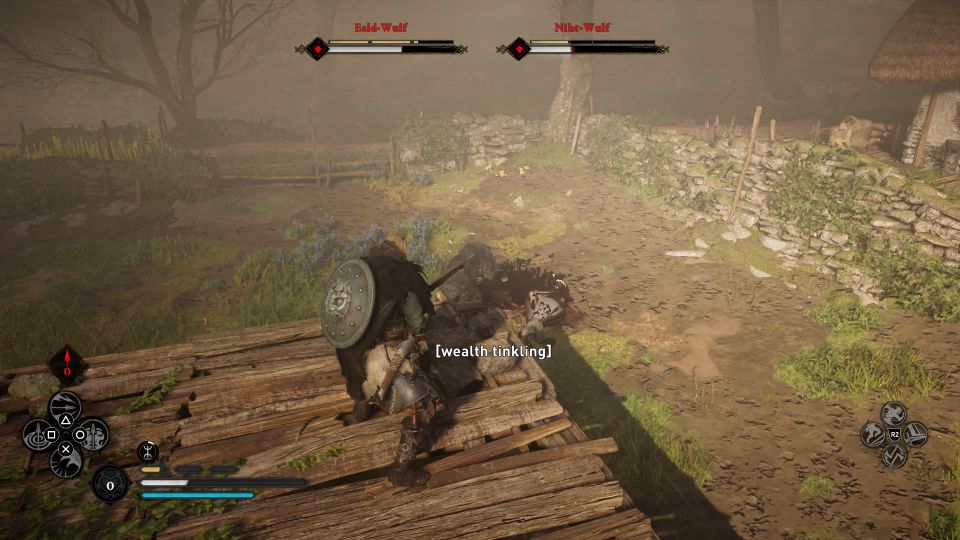Use the arrow-between-two-figures ranged ability
Image resolution: width=960 pixels, height=540 pixels.
93,434
